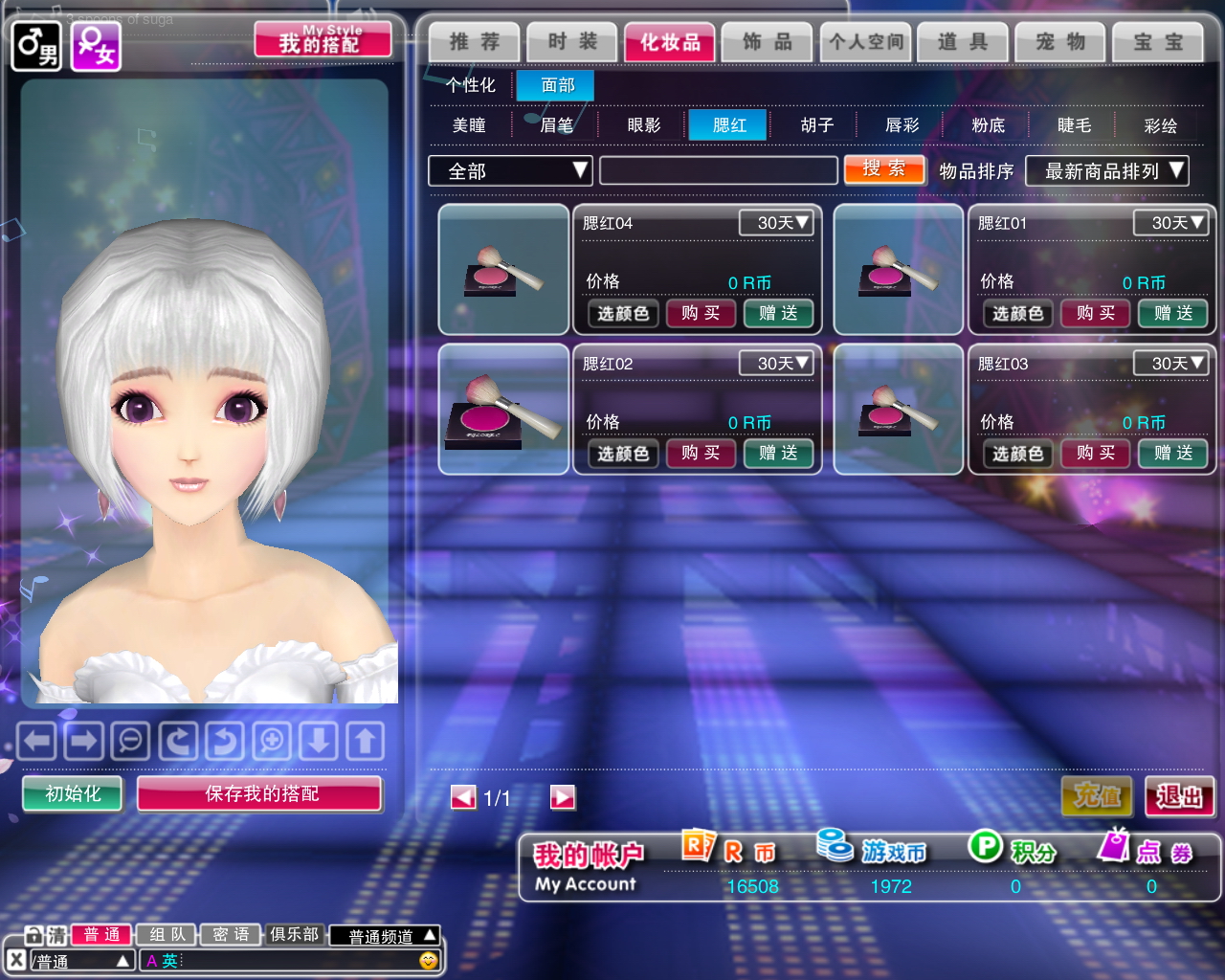Image resolution: width=1225 pixels, height=980 pixels.
Task: Open the 充值 recharge button
Action: 1097,796
